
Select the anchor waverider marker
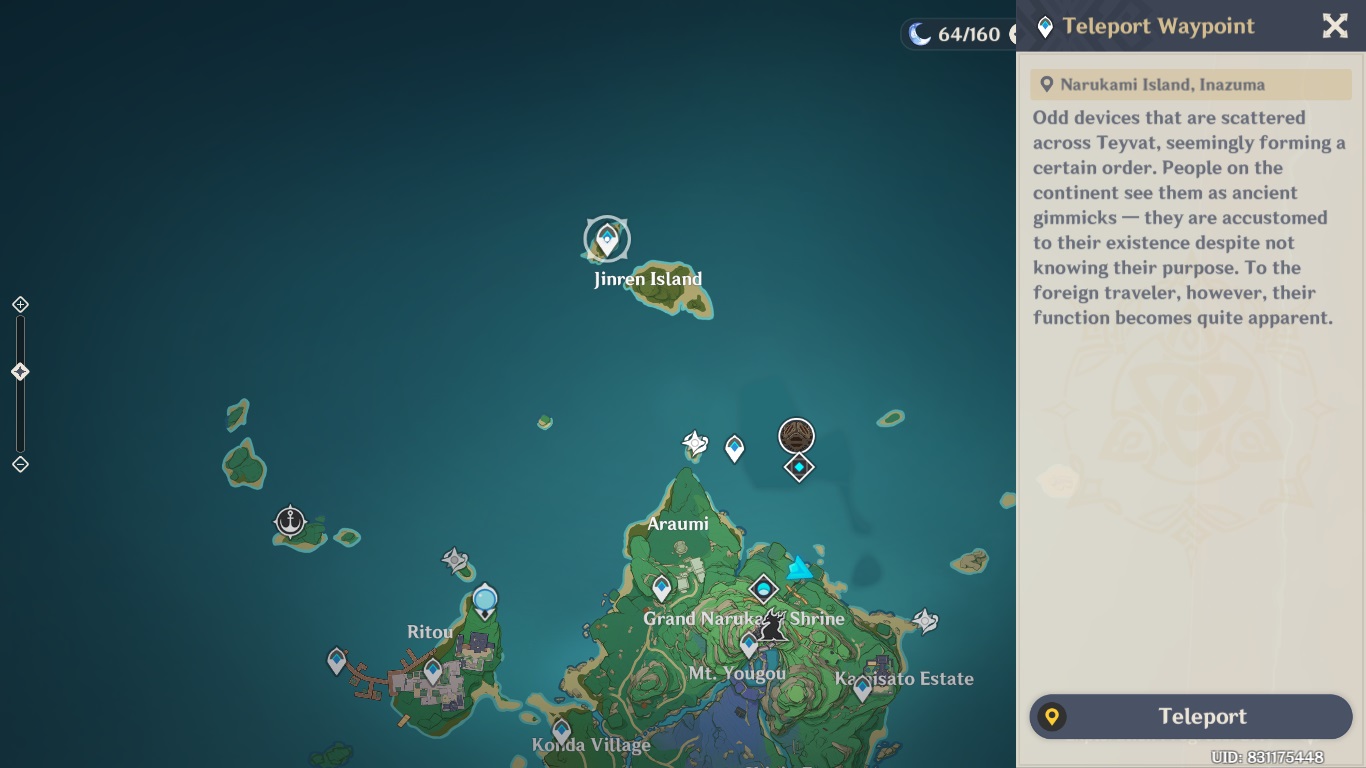coord(290,521)
